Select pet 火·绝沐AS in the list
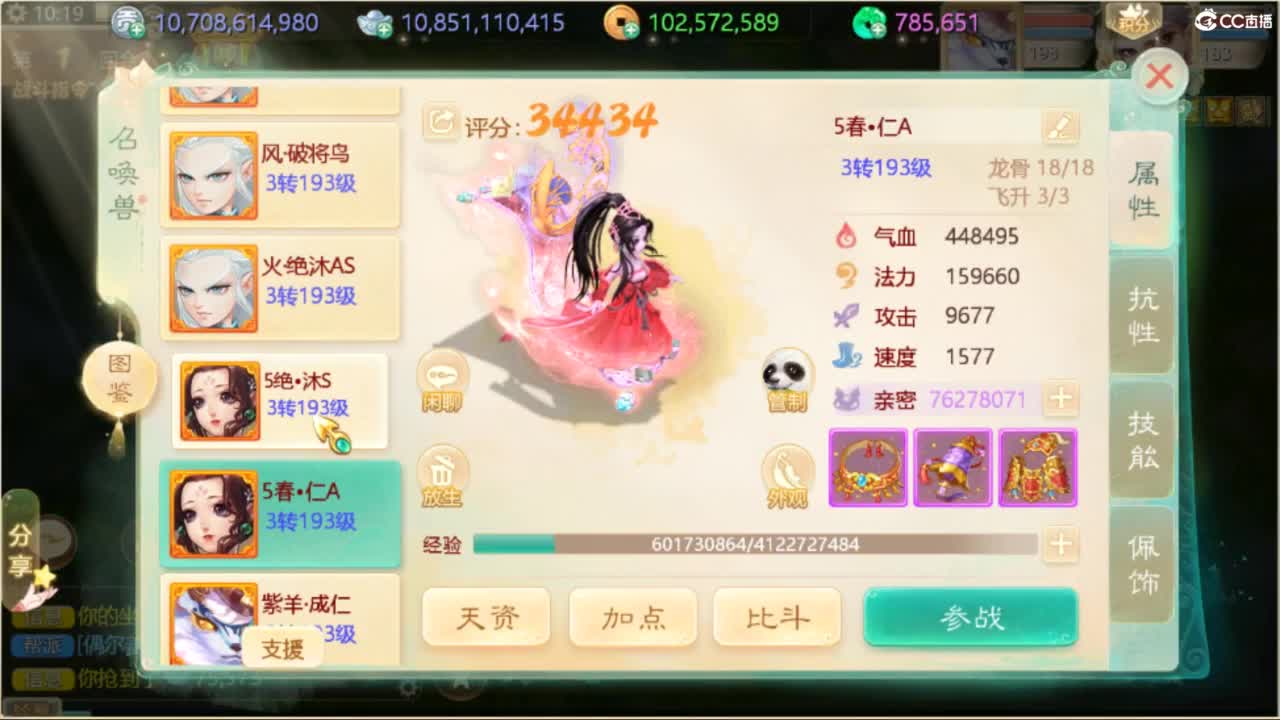Image resolution: width=1280 pixels, height=720 pixels. (280, 288)
